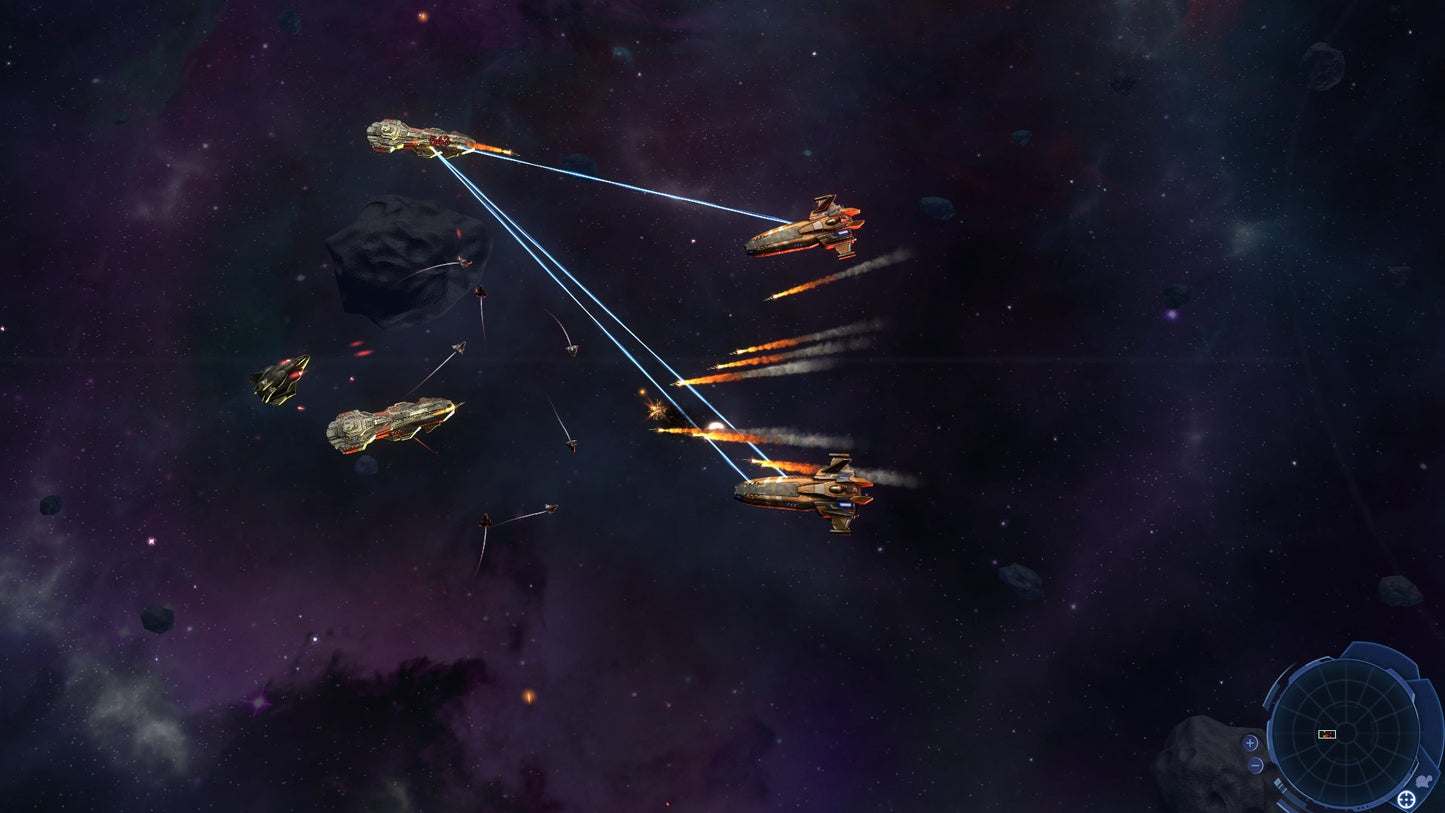This screenshot has height=813, width=1445.
Task: Zoom out with the minimap minus button
Action: click(1255, 765)
